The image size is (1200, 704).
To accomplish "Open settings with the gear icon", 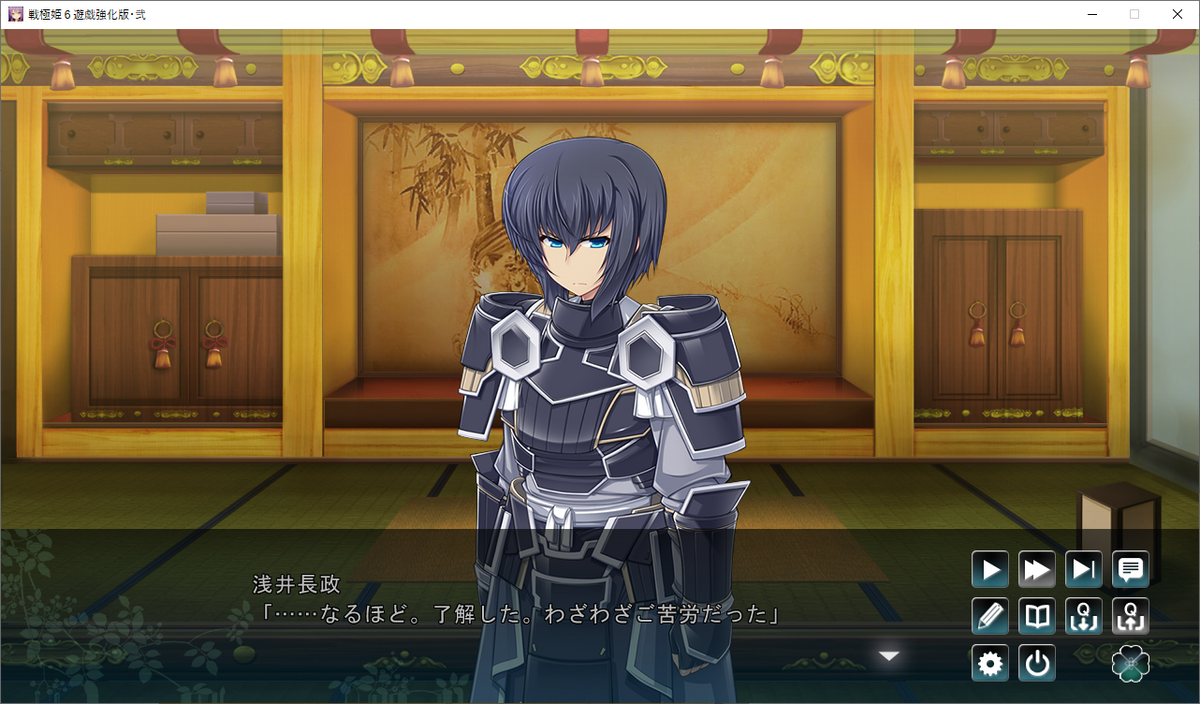I will [x=990, y=664].
